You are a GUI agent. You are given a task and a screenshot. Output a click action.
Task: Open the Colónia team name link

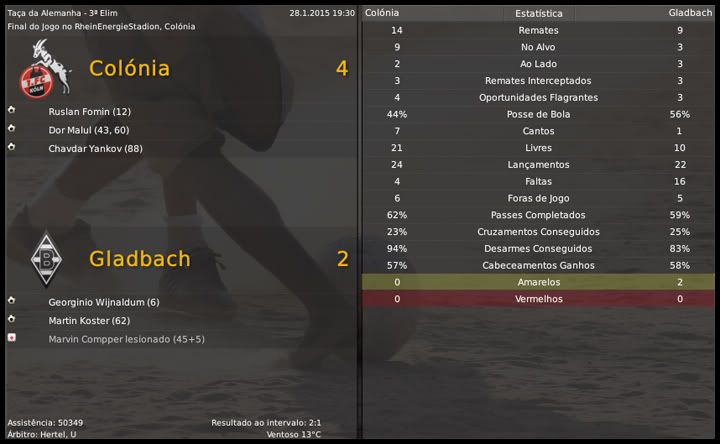click(129, 69)
